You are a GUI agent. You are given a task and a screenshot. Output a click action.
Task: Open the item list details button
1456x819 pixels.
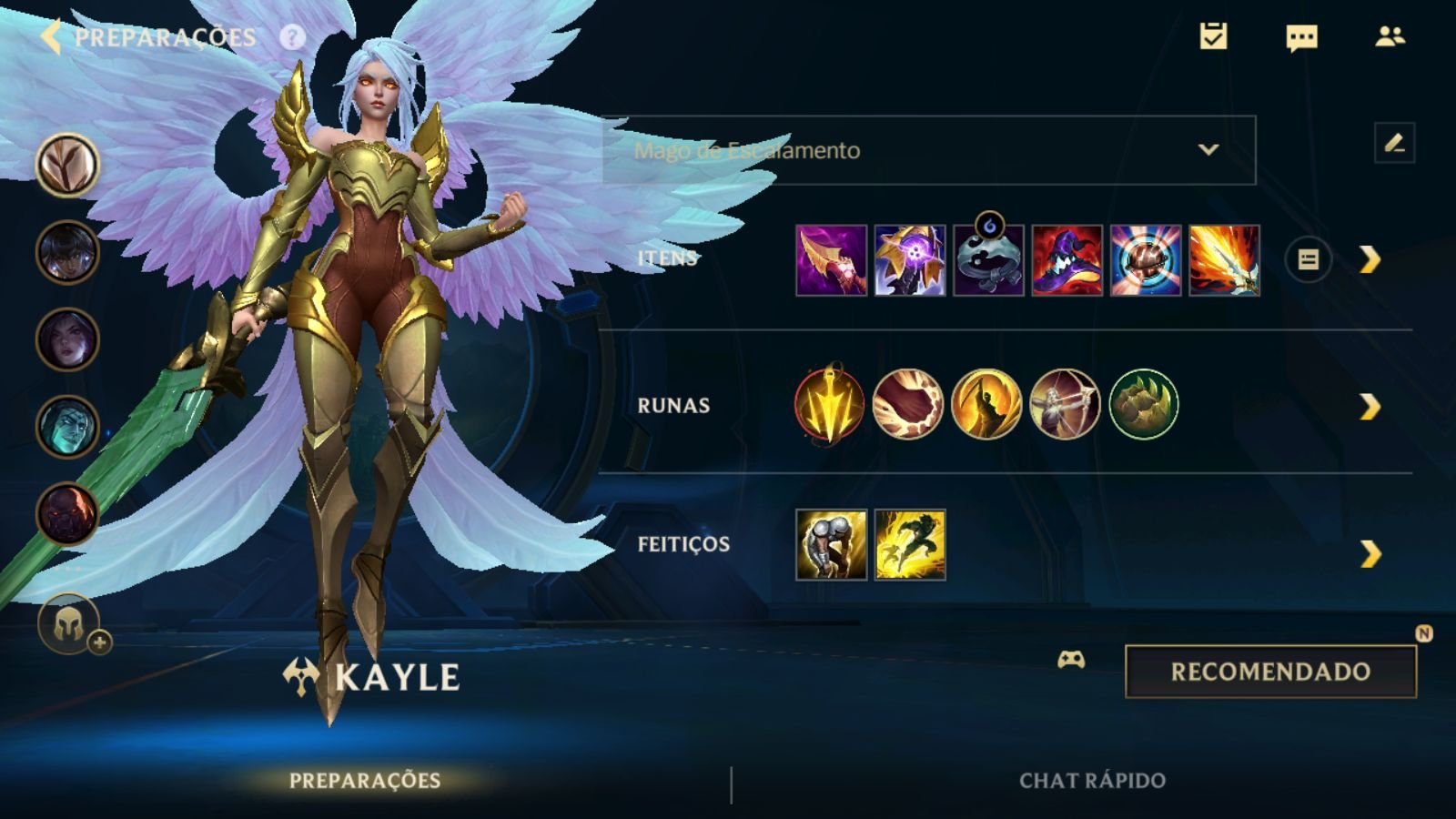coord(1308,260)
